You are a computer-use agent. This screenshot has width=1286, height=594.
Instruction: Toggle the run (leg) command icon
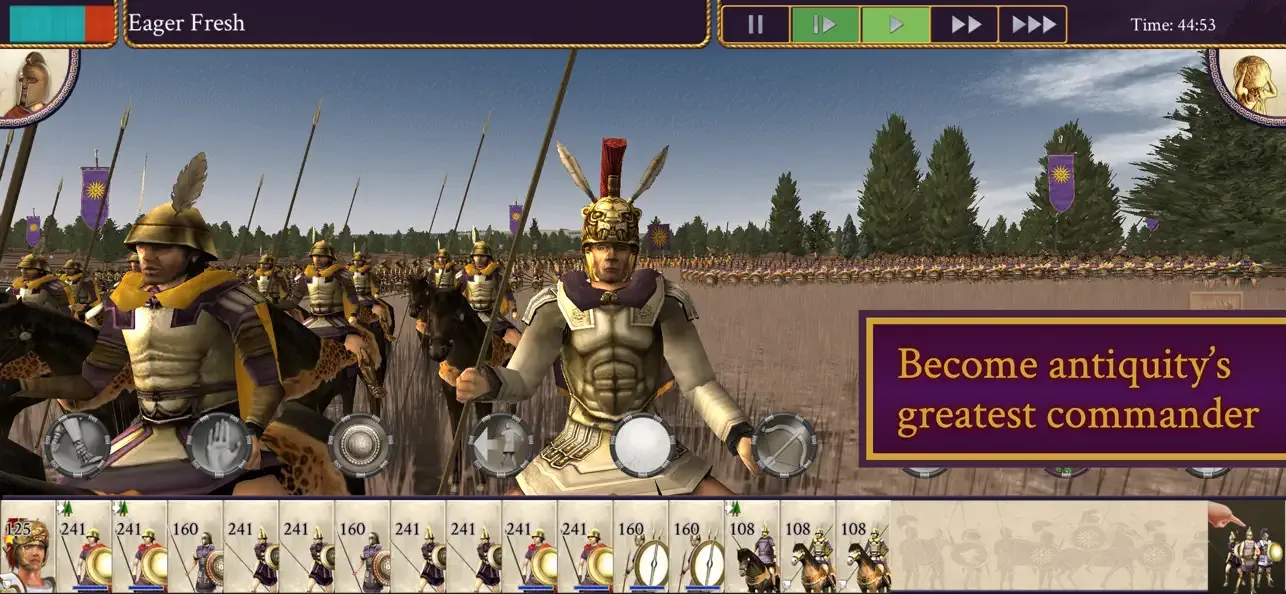[x=77, y=443]
